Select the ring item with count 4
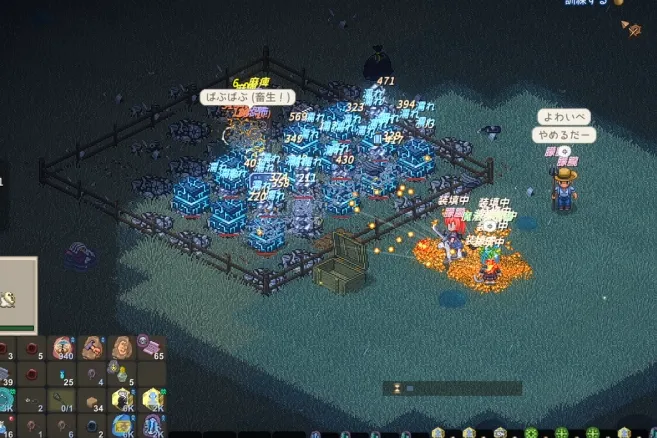This screenshot has width=657, height=438. tap(93, 374)
